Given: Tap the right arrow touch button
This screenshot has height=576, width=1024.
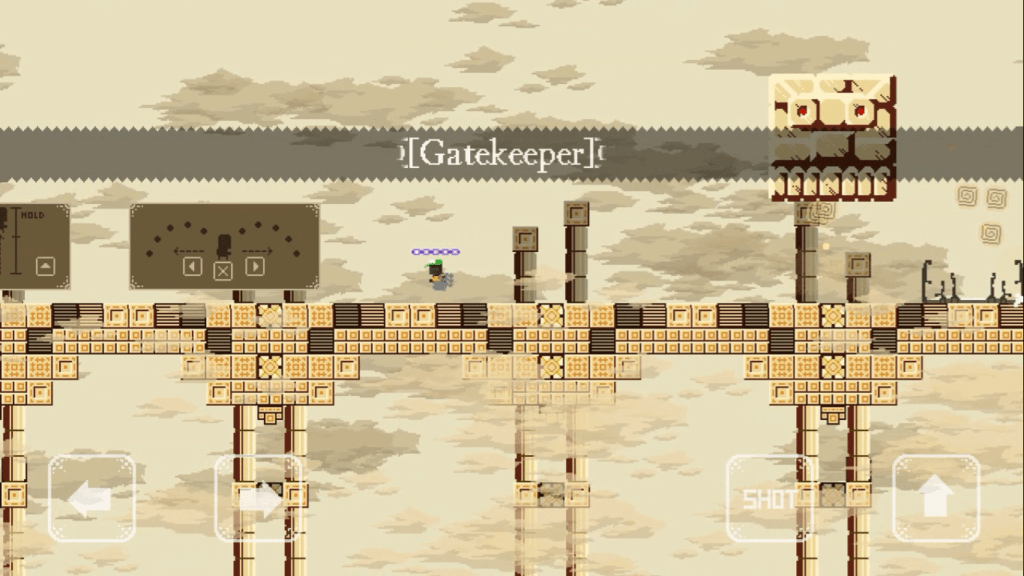Looking at the screenshot, I should pos(258,498).
